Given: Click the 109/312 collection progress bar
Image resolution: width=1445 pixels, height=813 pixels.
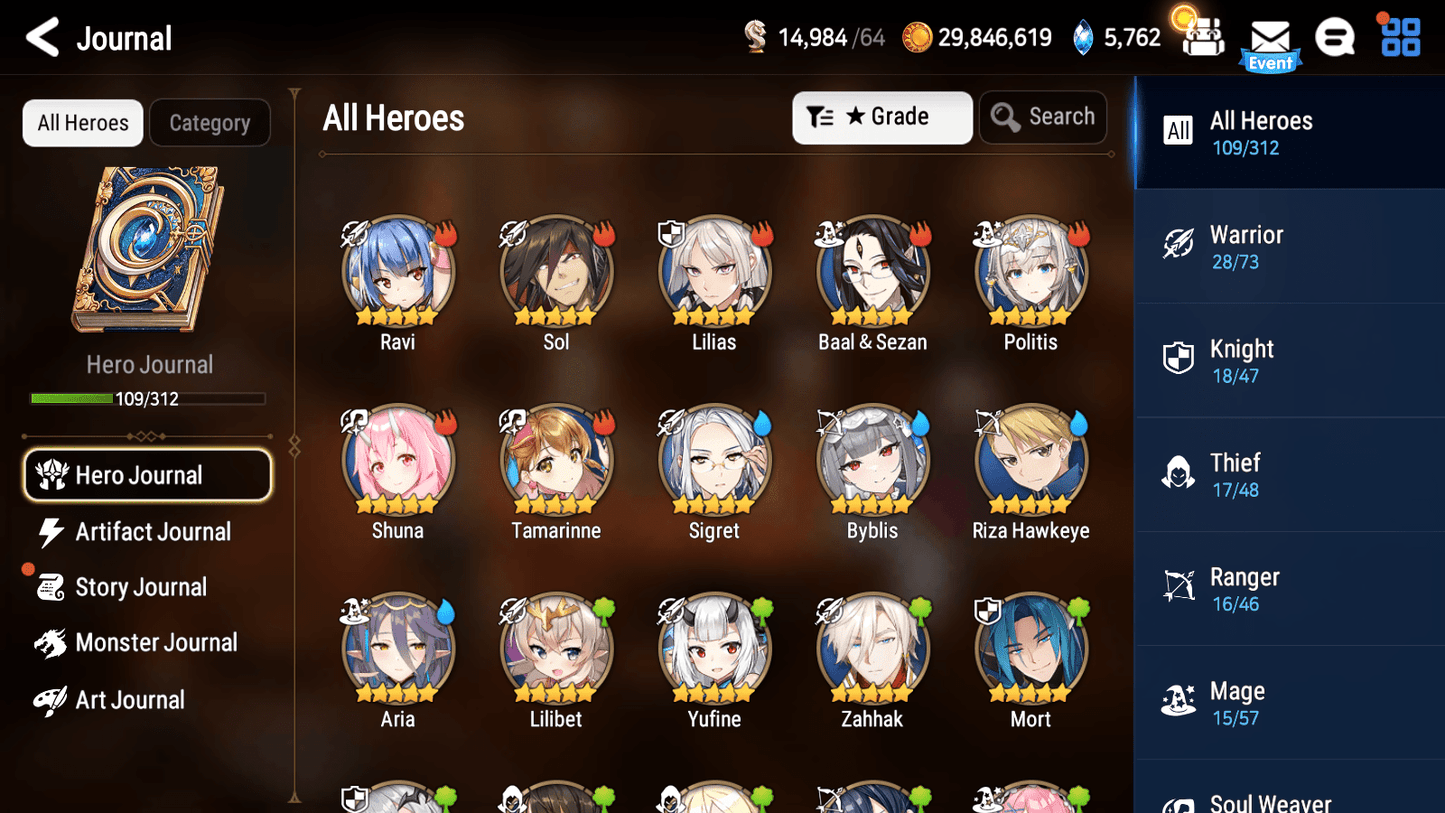Looking at the screenshot, I should coord(150,398).
